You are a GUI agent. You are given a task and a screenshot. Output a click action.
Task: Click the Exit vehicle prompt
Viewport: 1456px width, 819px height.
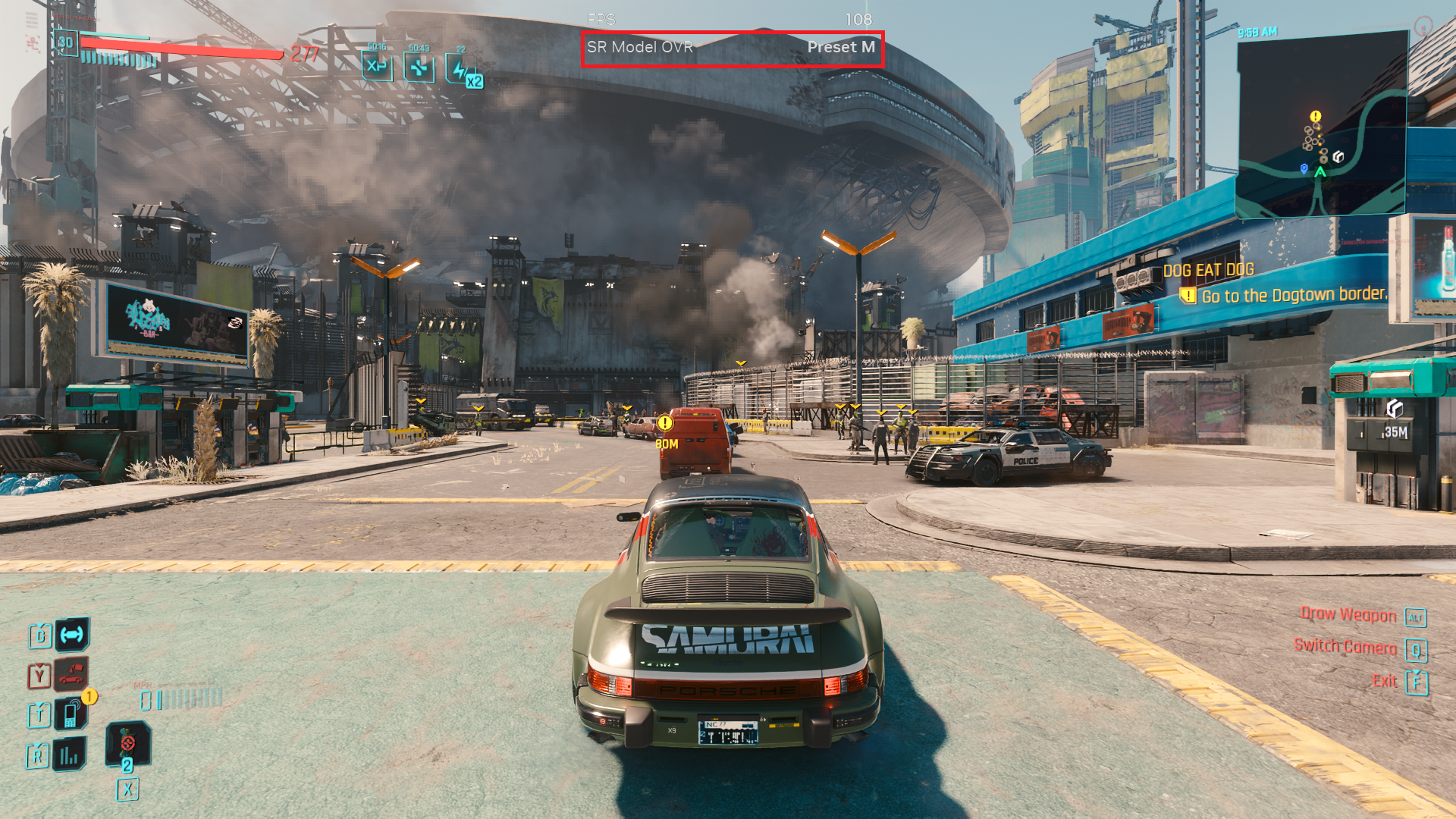click(1385, 681)
